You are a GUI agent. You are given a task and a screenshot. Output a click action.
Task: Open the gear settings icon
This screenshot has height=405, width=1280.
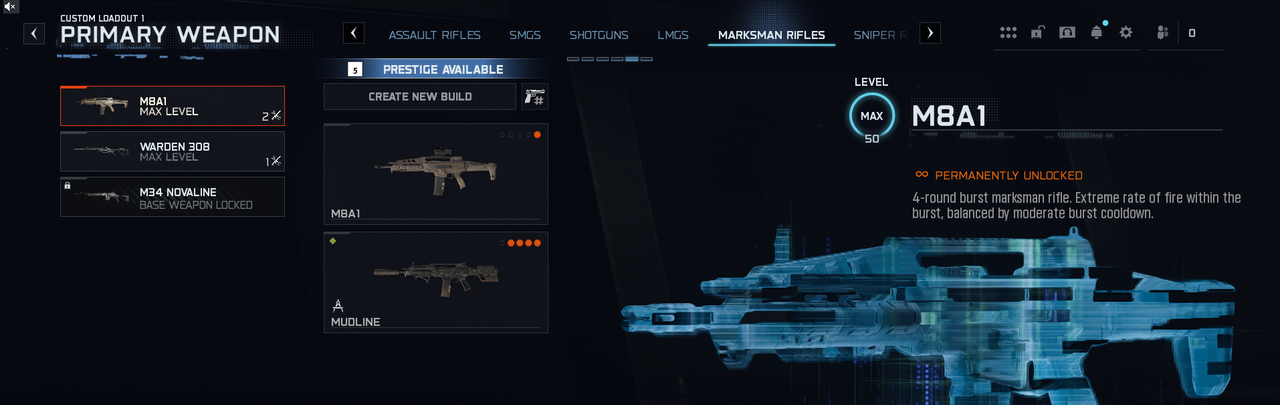[x=1126, y=33]
